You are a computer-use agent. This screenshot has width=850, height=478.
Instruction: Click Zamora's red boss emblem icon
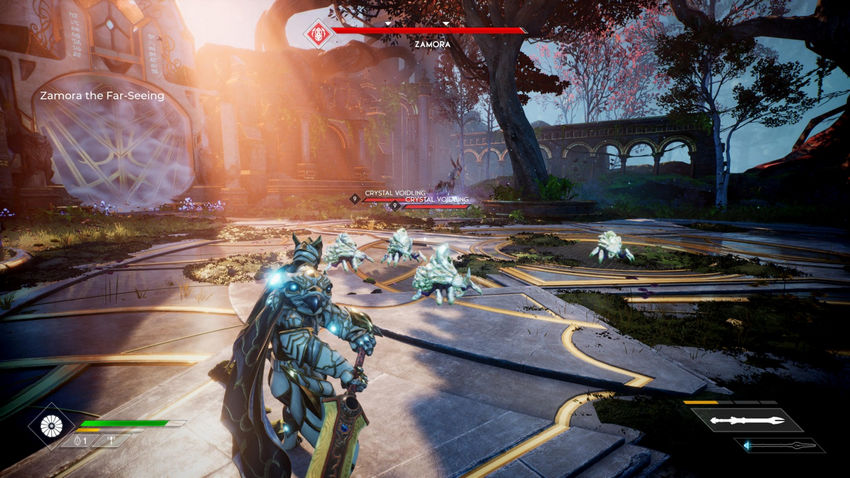coord(319,31)
